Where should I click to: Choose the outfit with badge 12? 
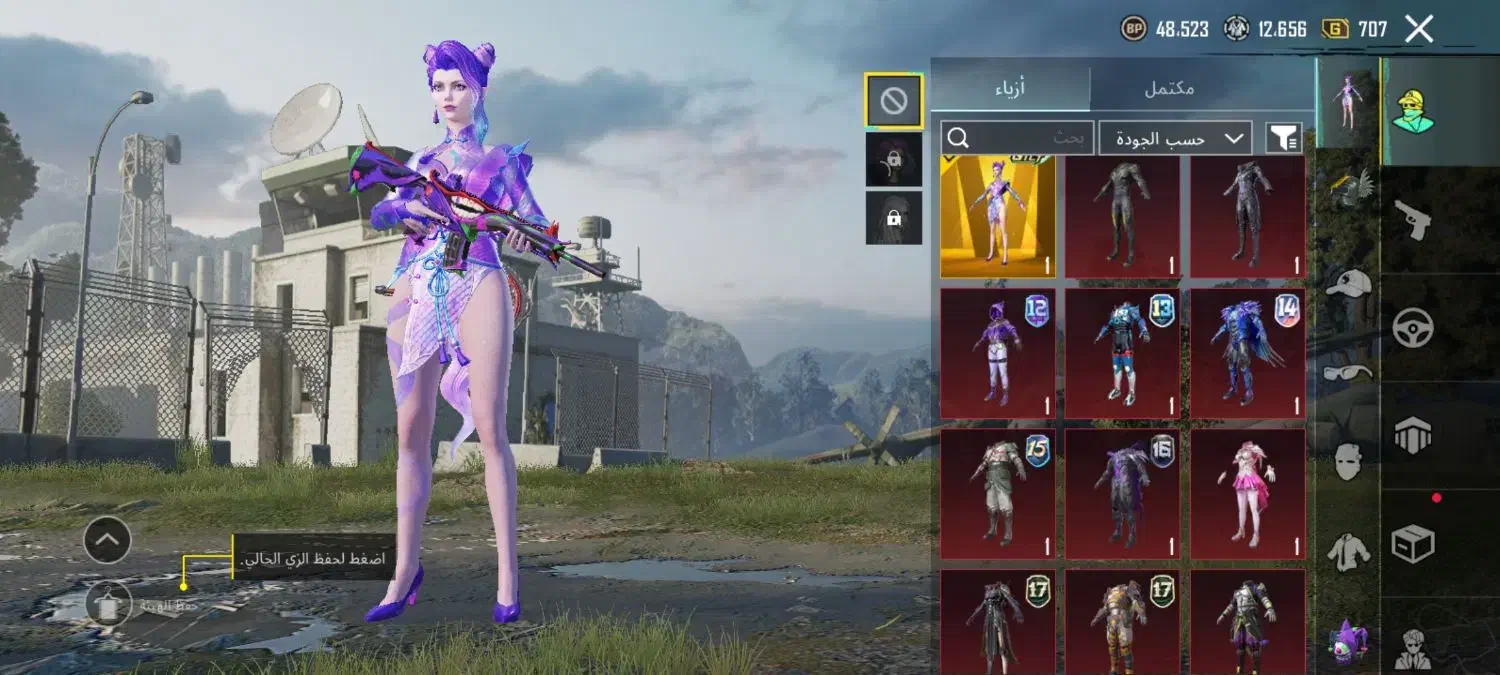coord(998,352)
